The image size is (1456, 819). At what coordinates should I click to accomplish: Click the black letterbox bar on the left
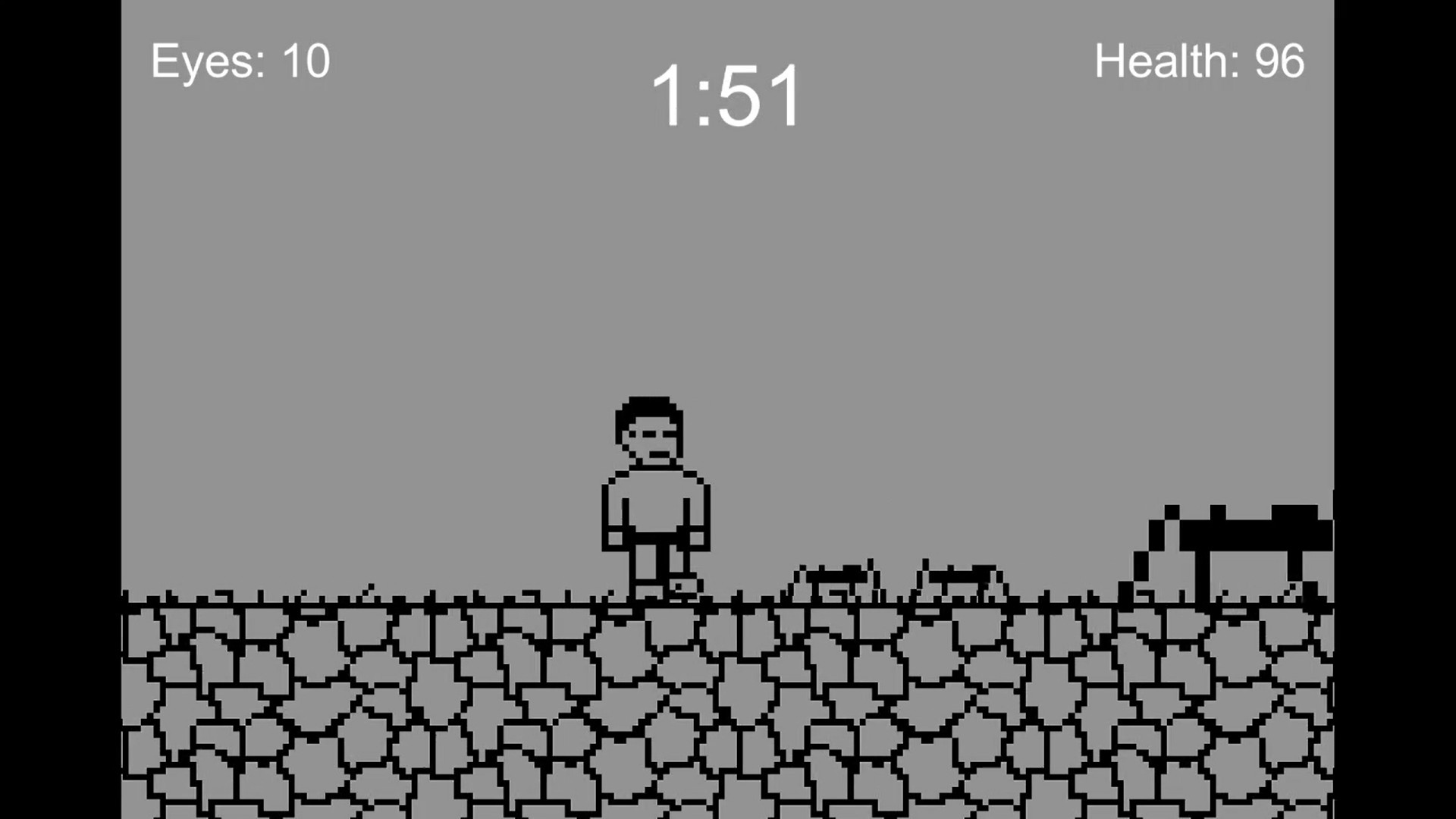coord(61,409)
